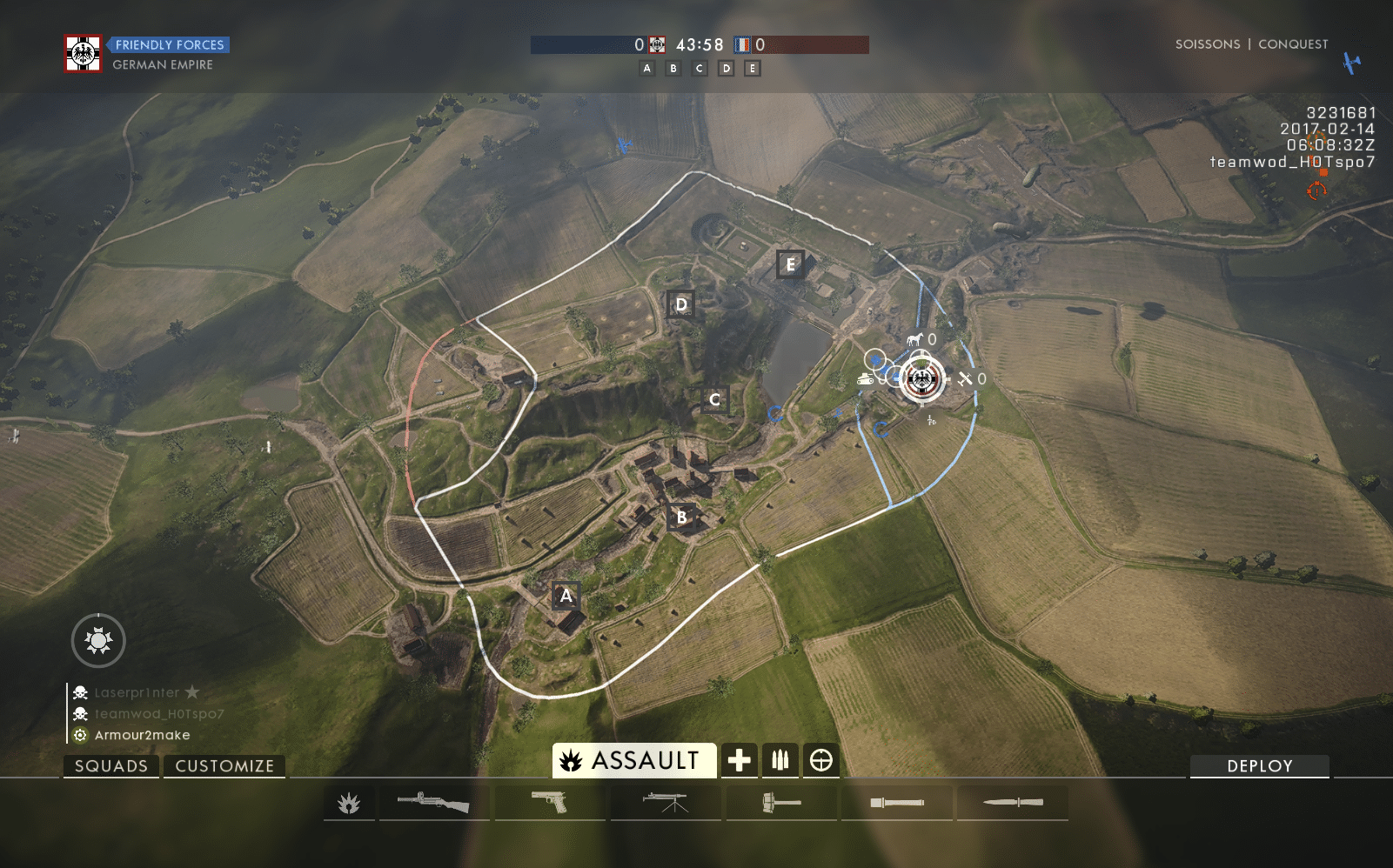Image resolution: width=1393 pixels, height=868 pixels.
Task: Select the knife melee weapon slot
Action: tap(1013, 803)
